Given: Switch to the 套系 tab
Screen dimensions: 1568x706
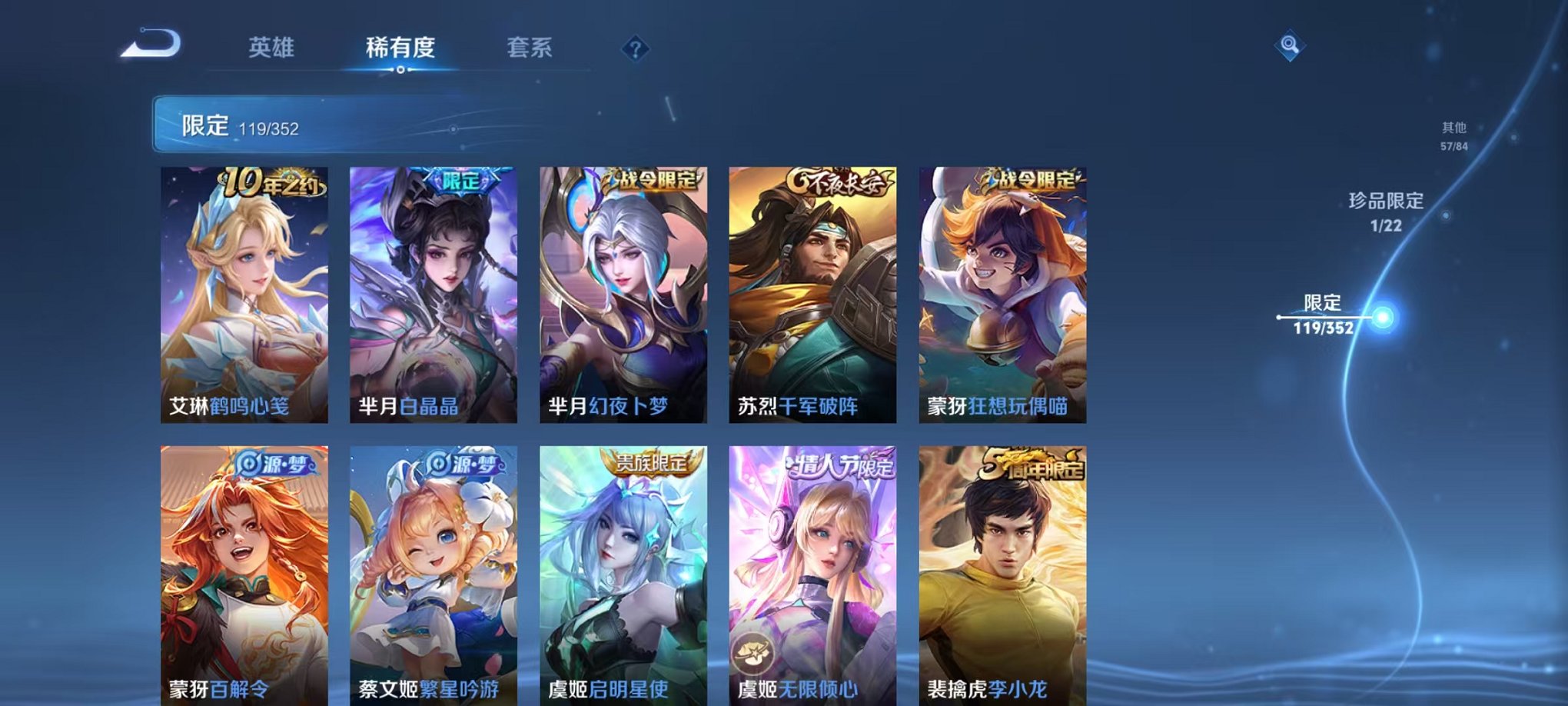Looking at the screenshot, I should [x=530, y=48].
